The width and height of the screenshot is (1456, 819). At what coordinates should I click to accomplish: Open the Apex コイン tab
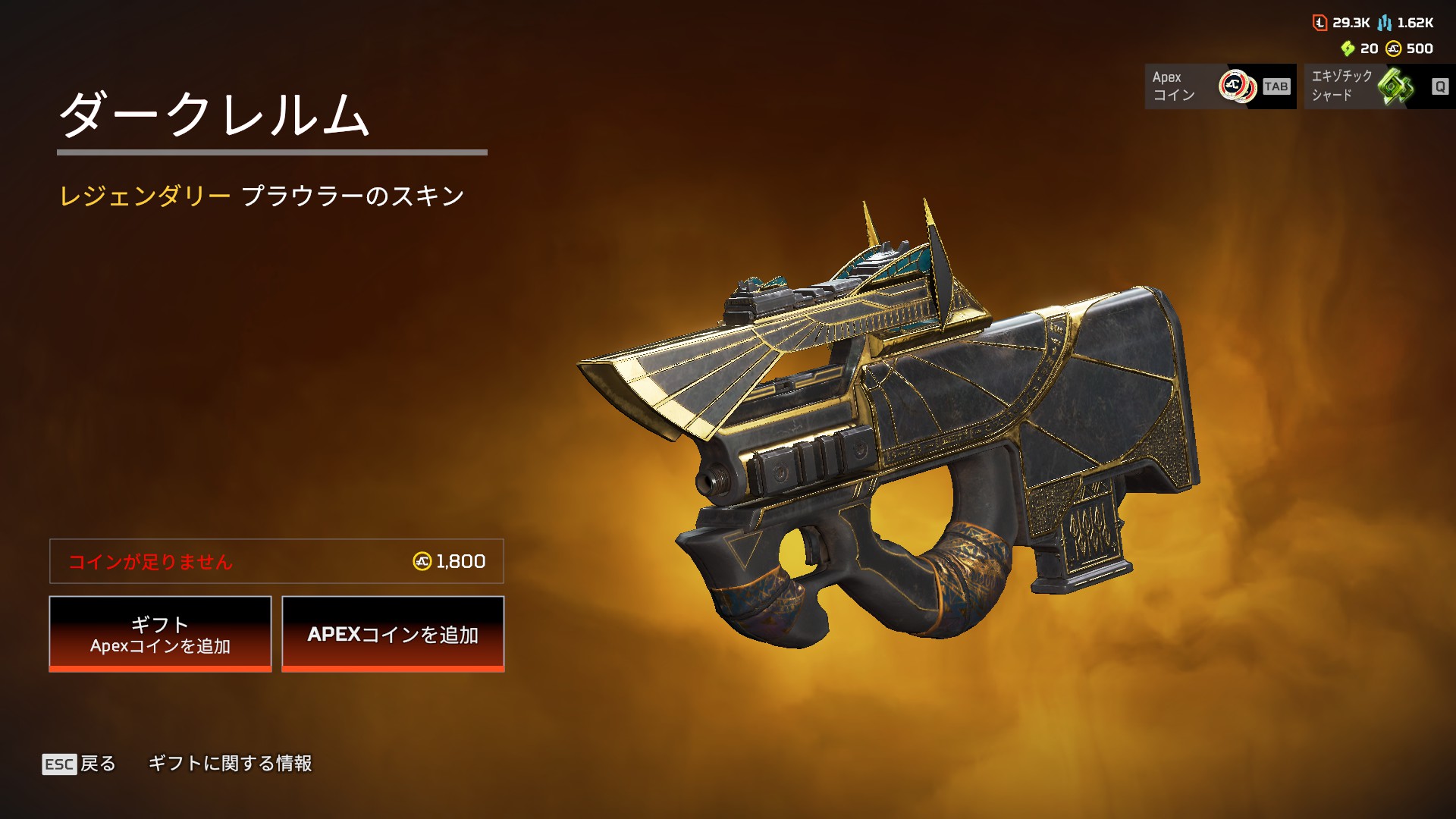pyautogui.click(x=1220, y=86)
